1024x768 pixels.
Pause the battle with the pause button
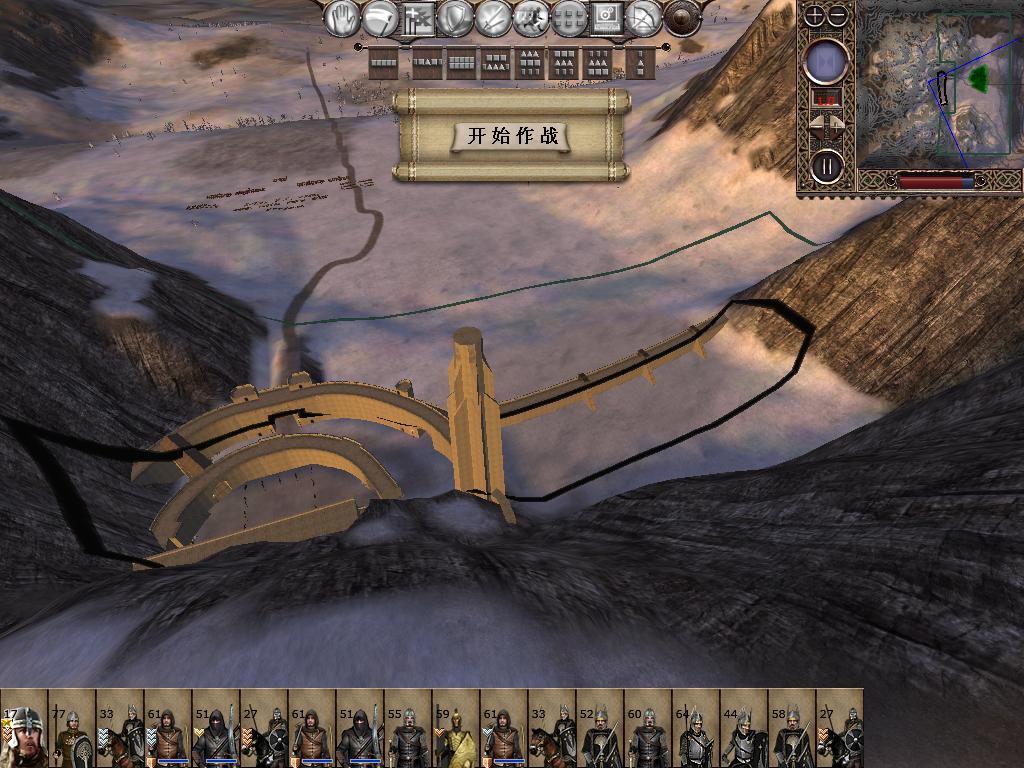coord(827,165)
